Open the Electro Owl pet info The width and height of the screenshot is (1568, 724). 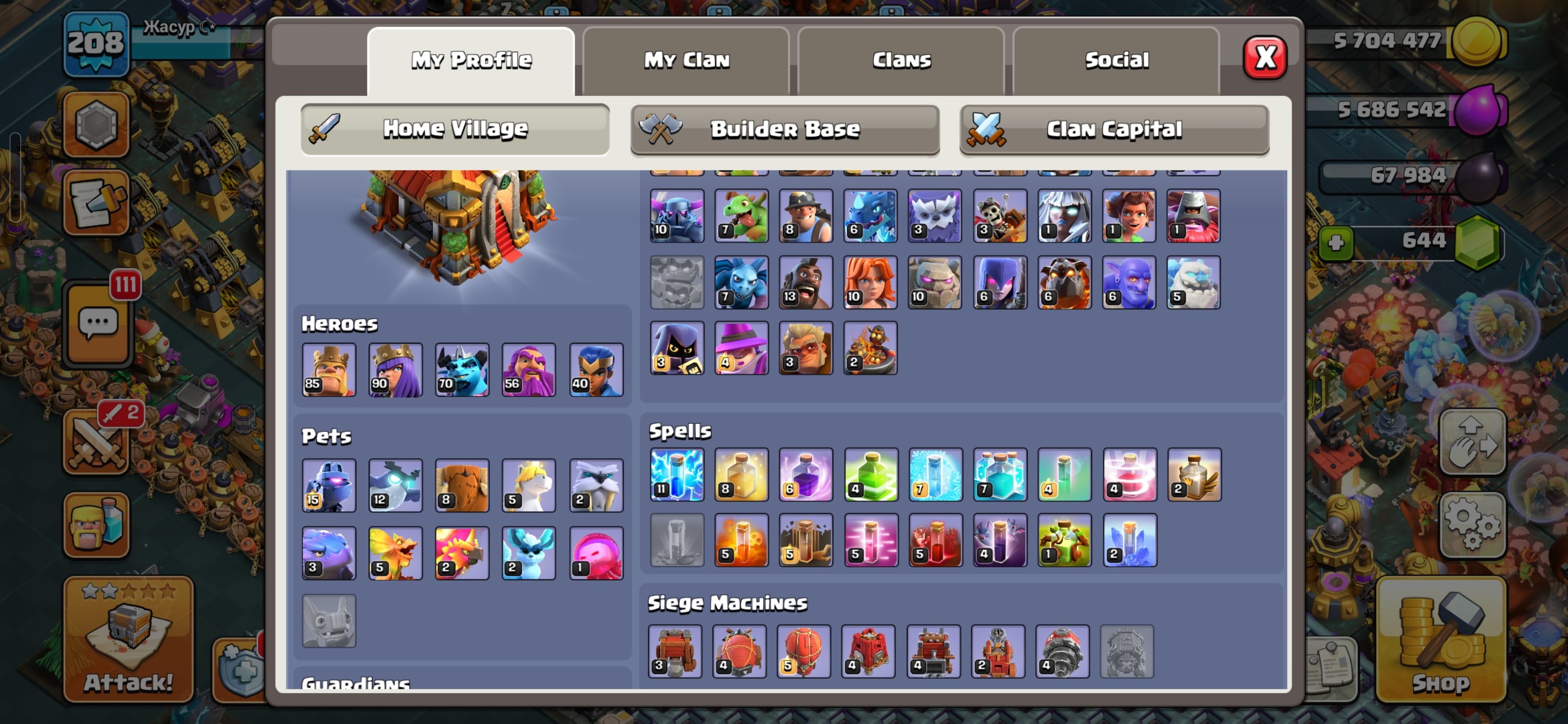[395, 485]
